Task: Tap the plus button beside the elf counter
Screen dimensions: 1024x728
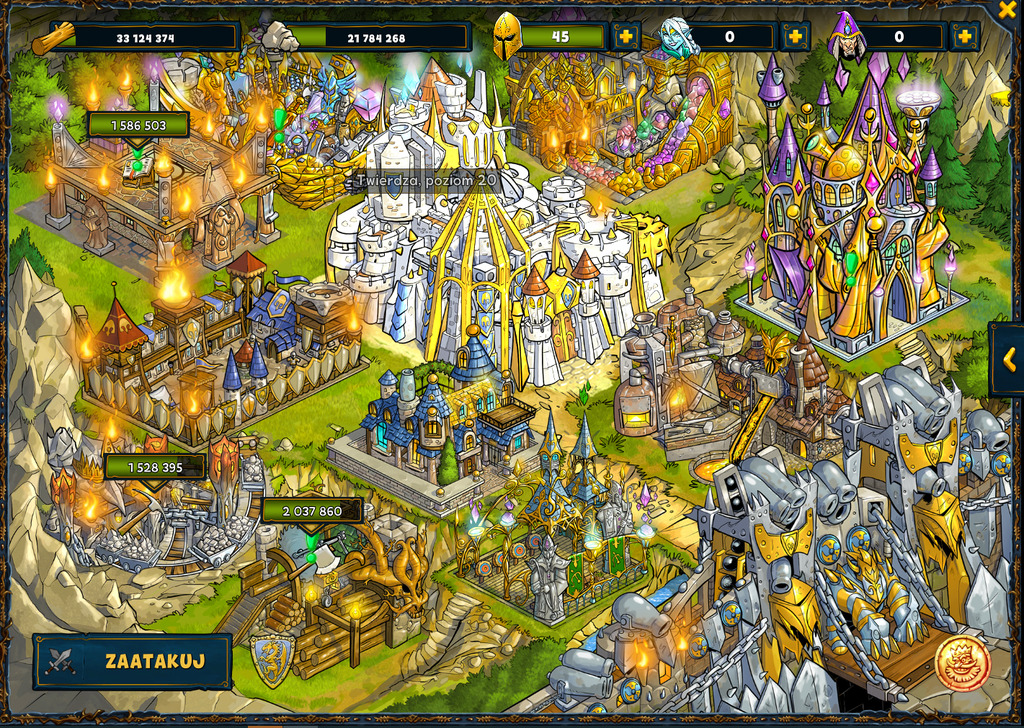Action: click(795, 37)
